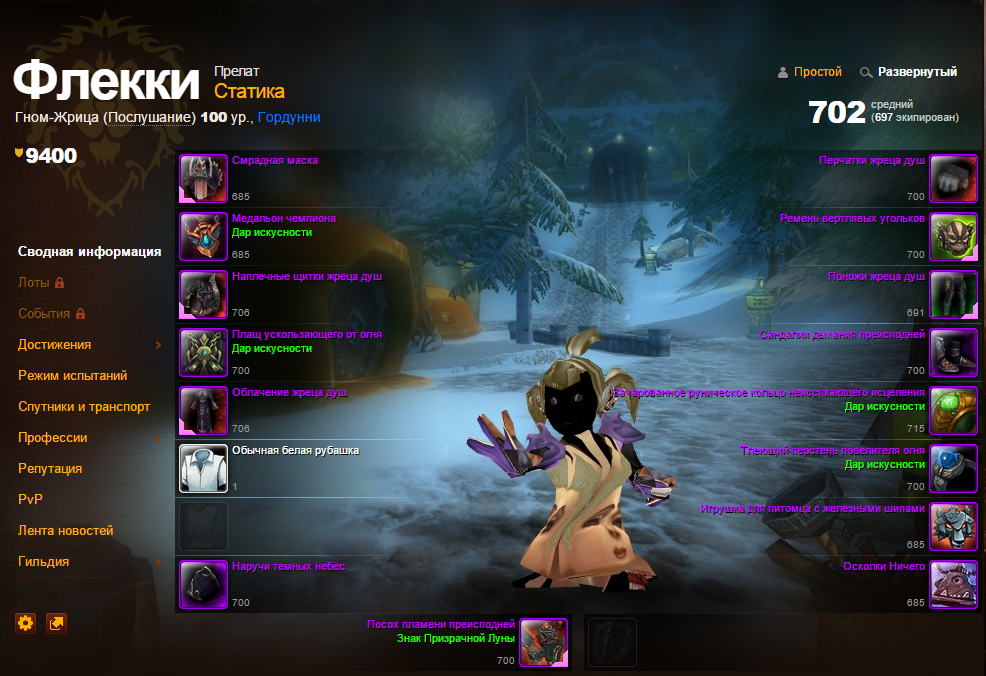View Лента новостей feed
This screenshot has width=986, height=676.
[x=66, y=531]
